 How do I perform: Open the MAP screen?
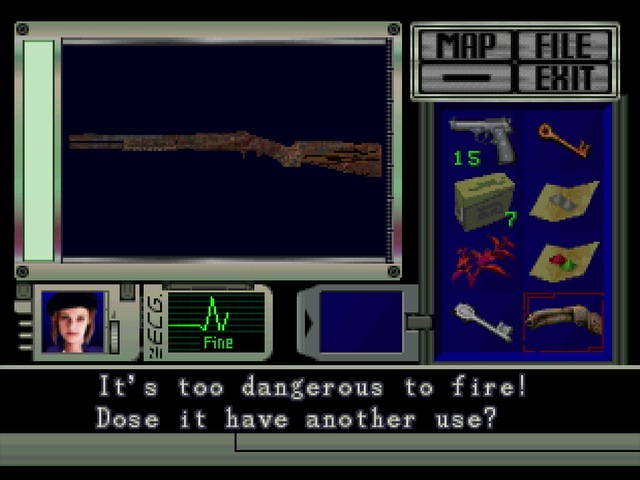[x=464, y=45]
